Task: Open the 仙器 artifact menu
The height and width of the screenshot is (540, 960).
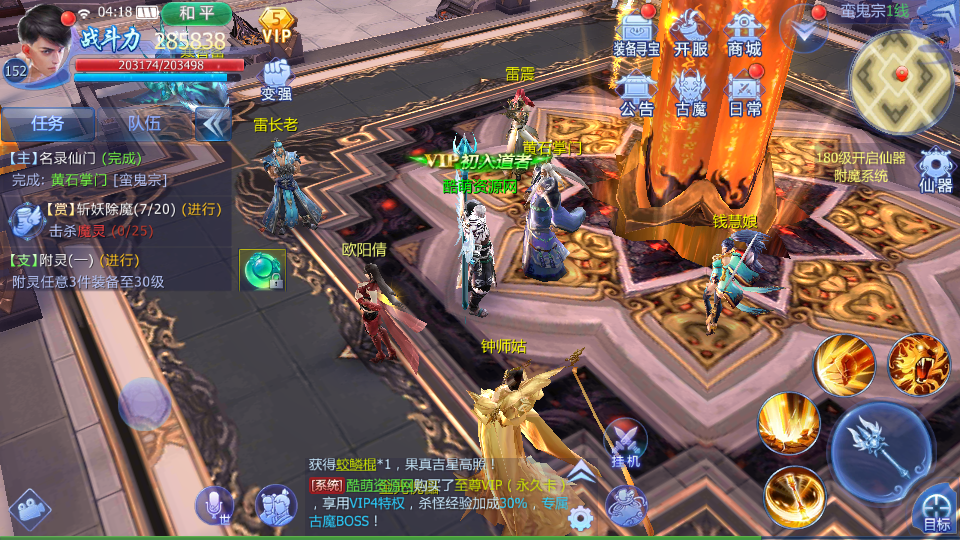Action: click(936, 169)
